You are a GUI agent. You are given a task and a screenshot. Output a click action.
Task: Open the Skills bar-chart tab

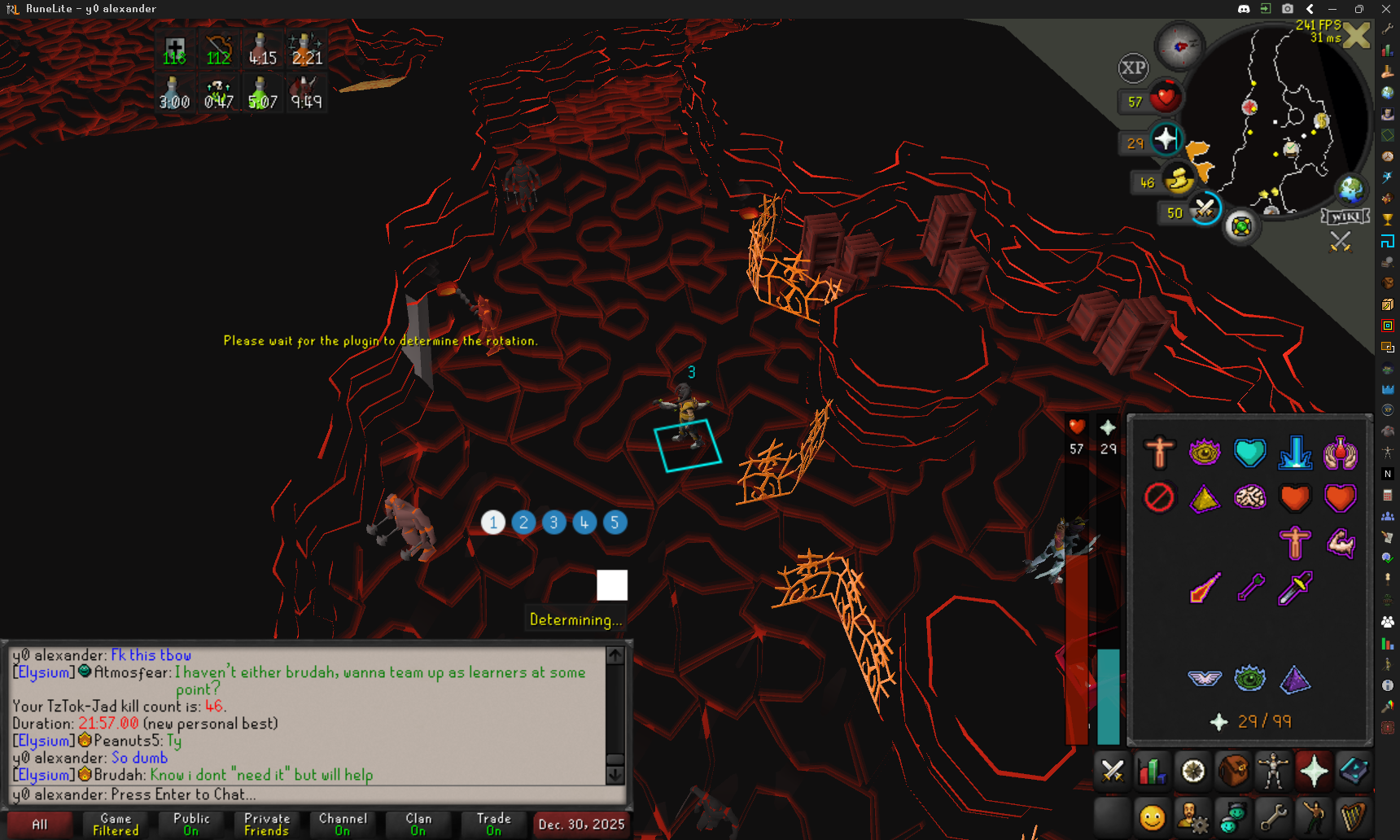1153,771
